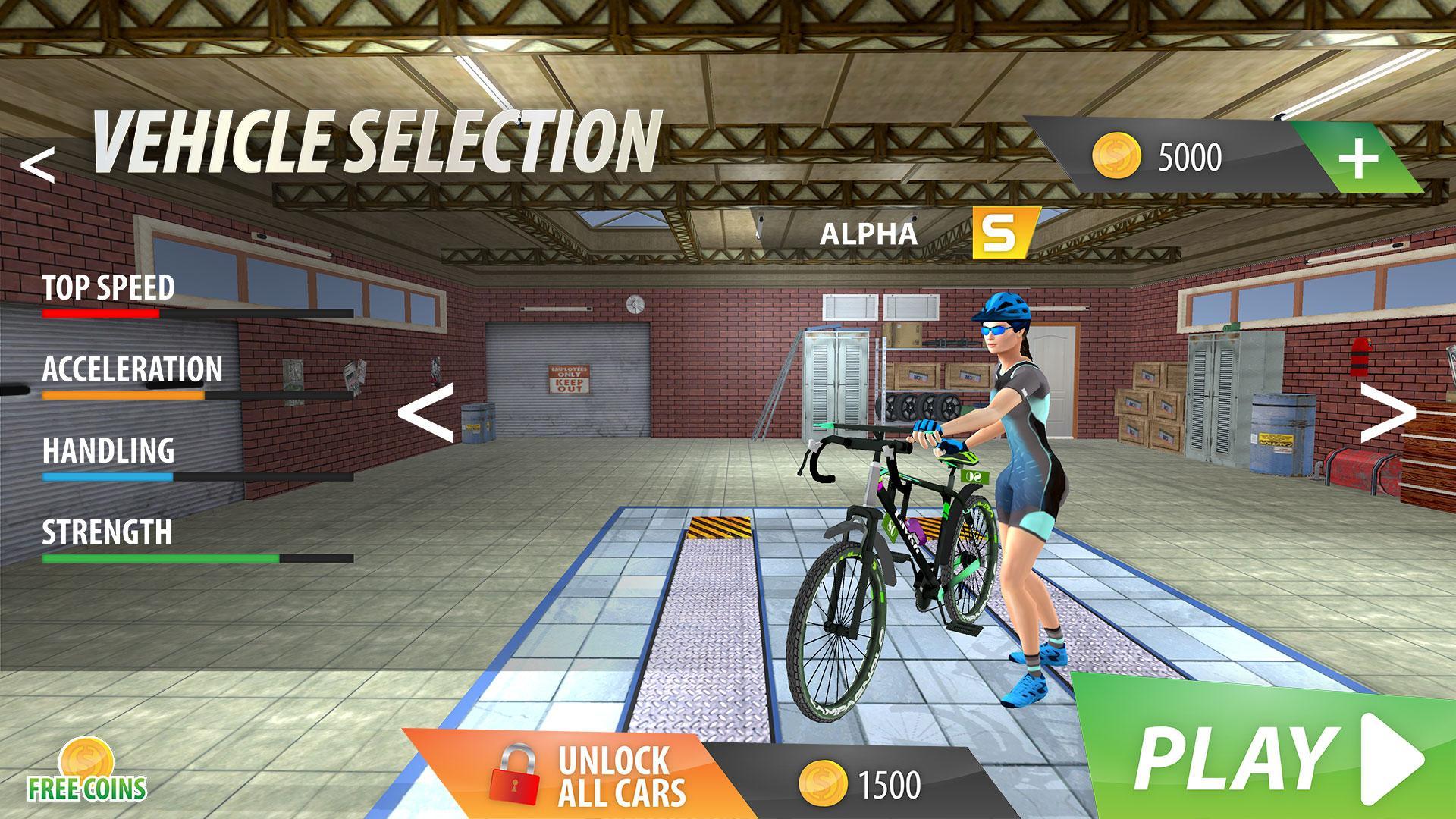Click the orange ACCELERATION stat bar
The width and height of the screenshot is (1456, 819).
(121, 396)
